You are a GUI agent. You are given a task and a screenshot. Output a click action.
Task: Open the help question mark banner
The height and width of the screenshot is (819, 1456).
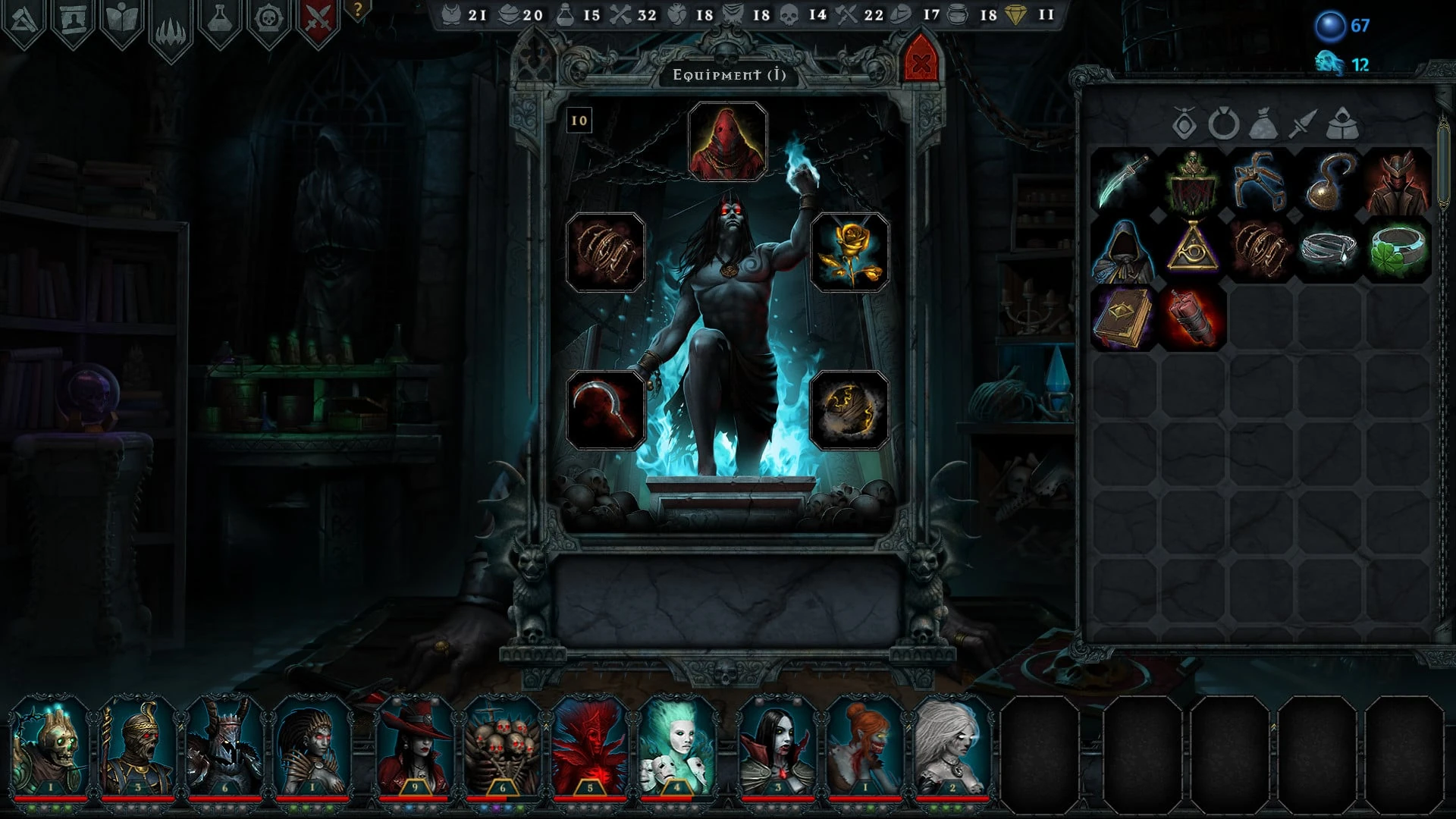(357, 11)
